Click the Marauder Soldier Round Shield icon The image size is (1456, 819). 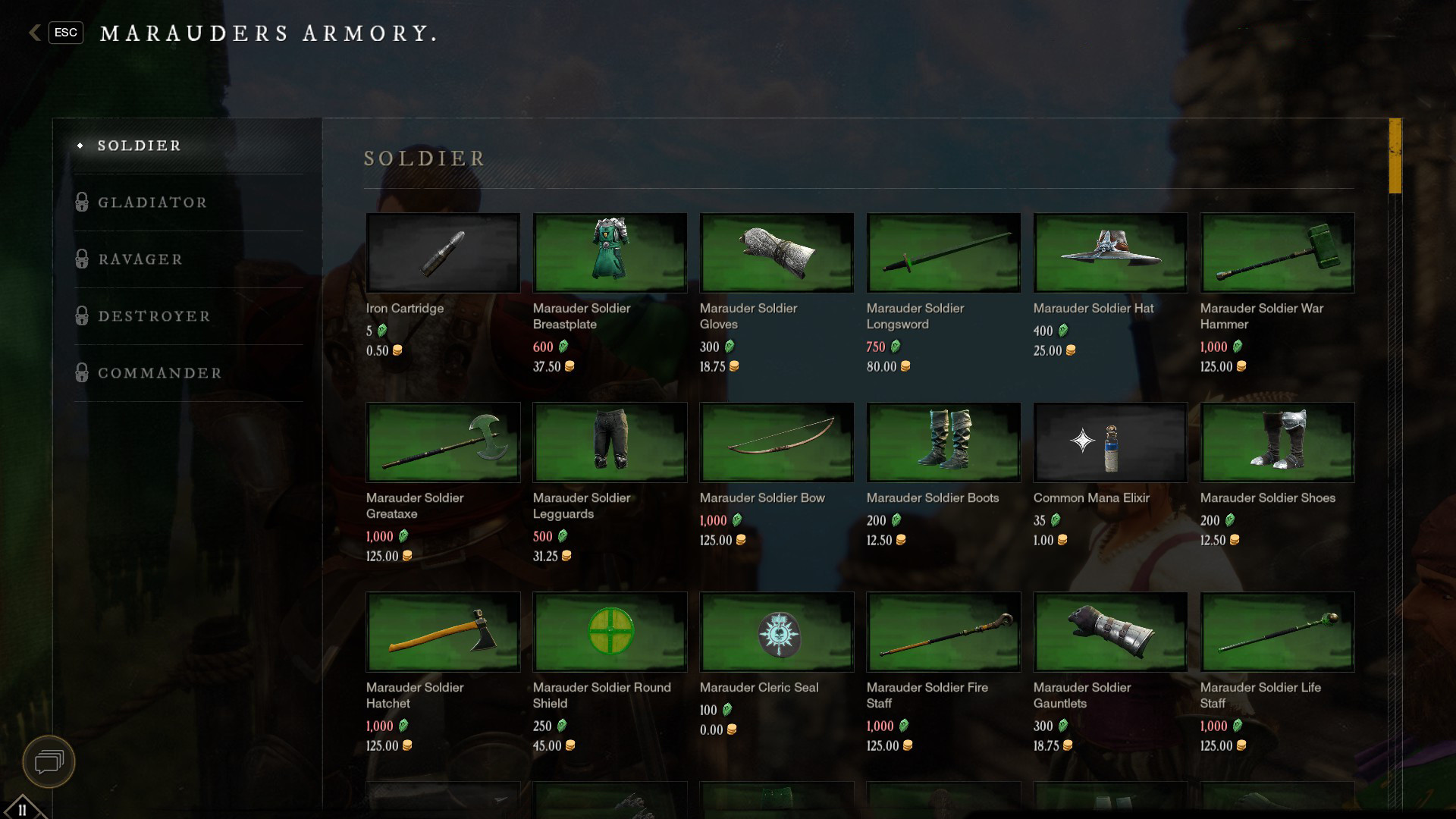click(x=610, y=632)
